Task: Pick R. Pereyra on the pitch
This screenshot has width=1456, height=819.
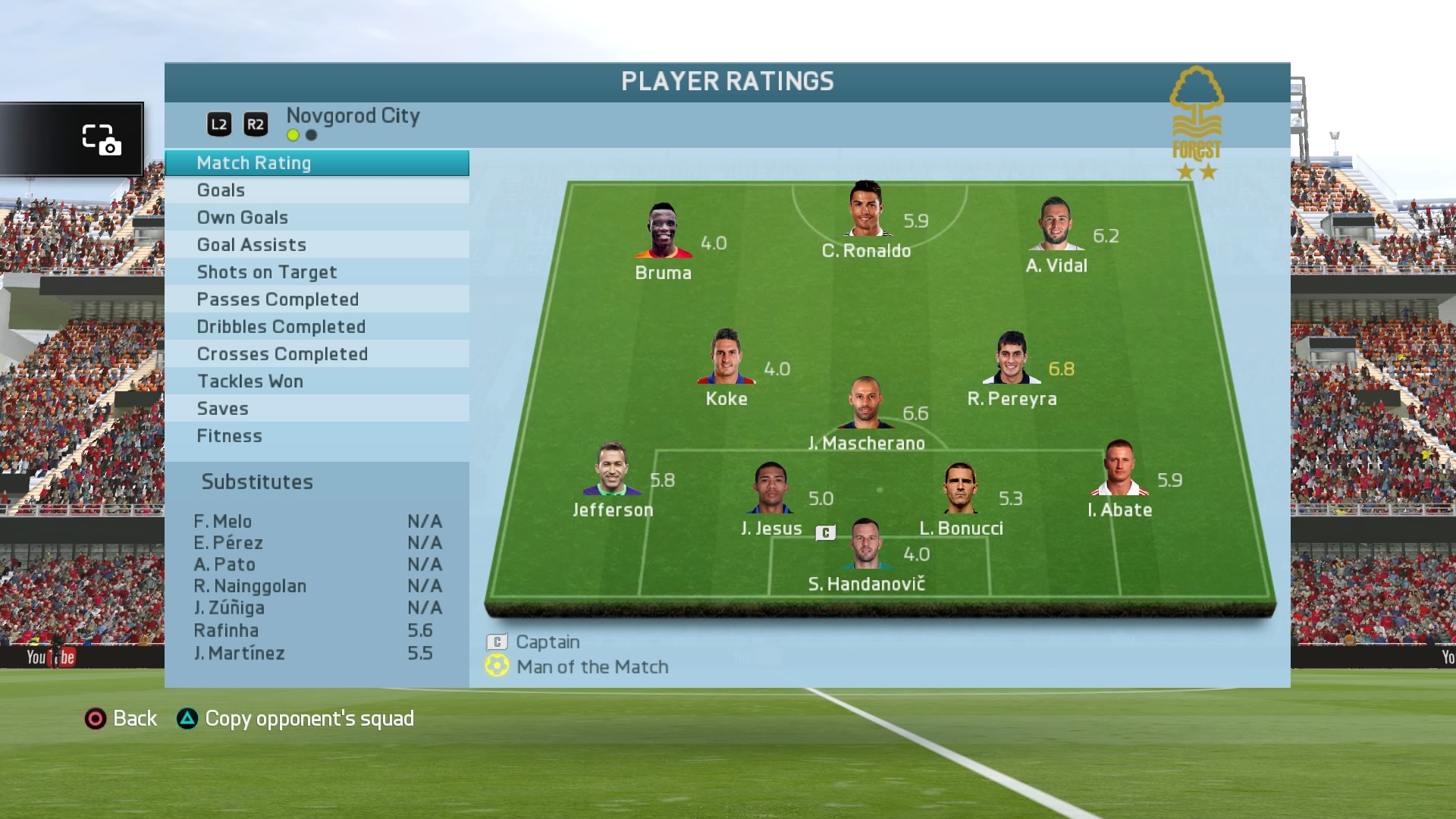Action: (1012, 358)
